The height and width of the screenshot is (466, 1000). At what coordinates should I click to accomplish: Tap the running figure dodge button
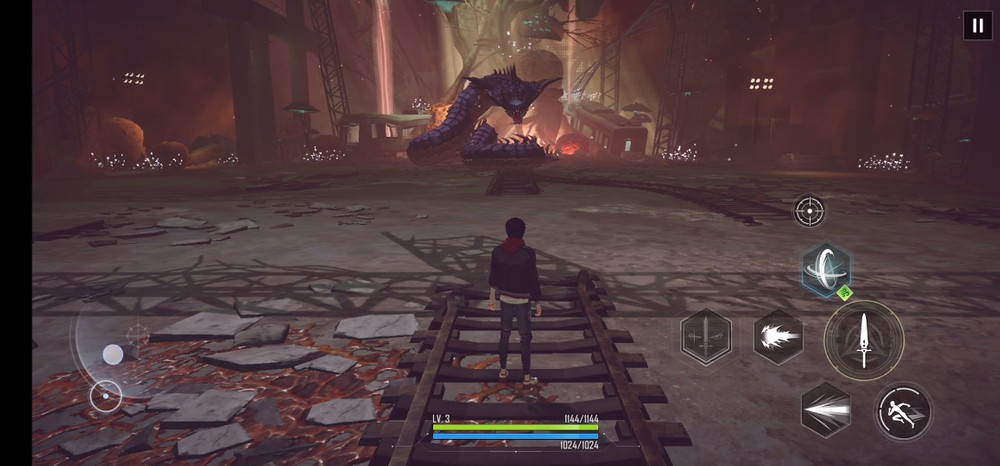pos(903,410)
